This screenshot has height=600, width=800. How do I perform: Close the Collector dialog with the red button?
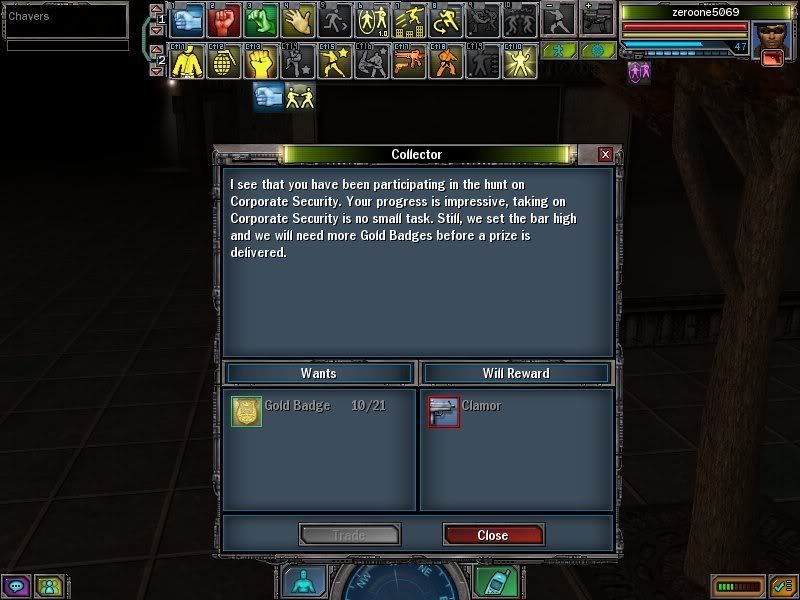click(493, 535)
